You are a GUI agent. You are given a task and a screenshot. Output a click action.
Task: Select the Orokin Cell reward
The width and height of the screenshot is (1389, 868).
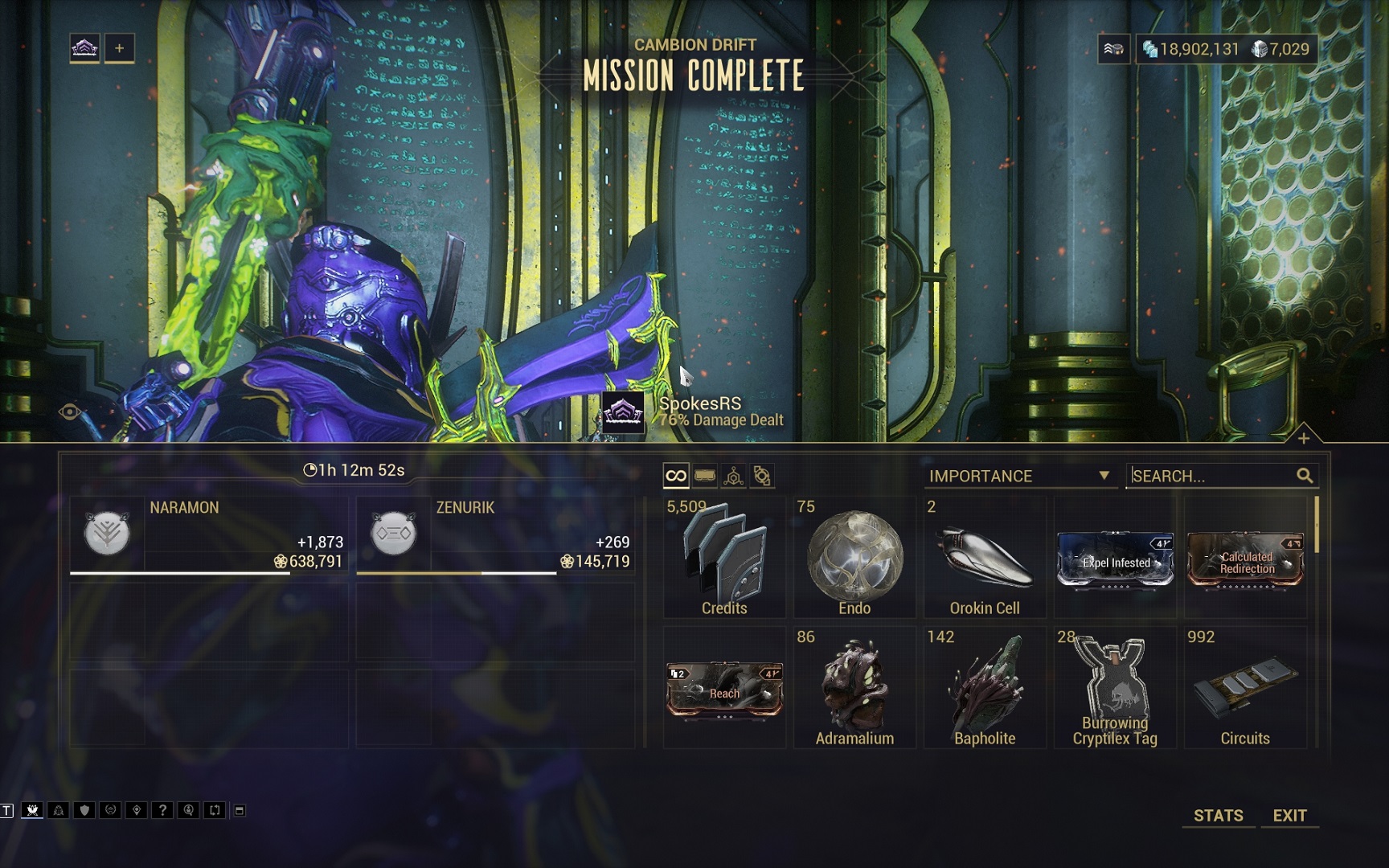pos(985,559)
